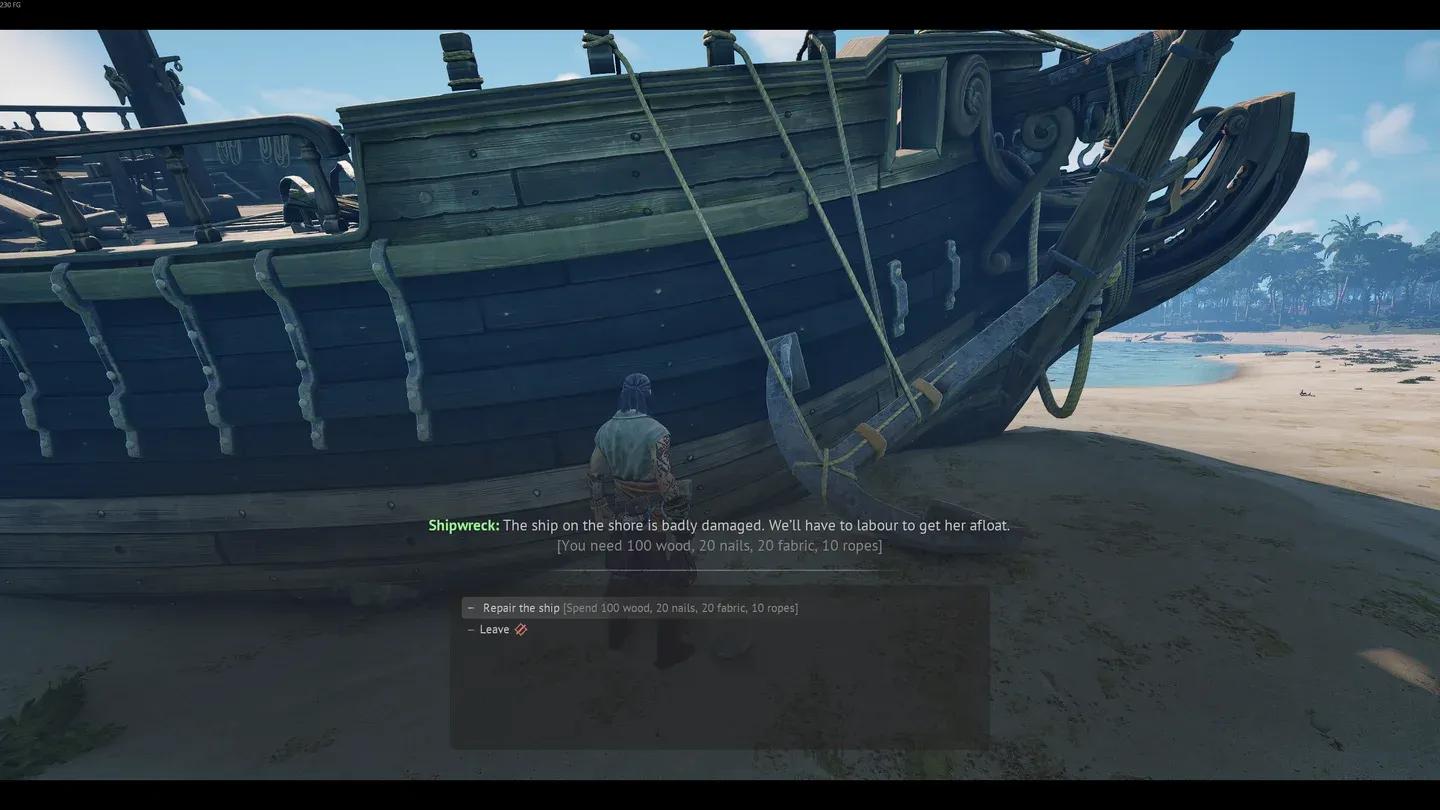Click the 230 FG framerate counter
Screen dimensions: 1440x810
pos(10,3)
